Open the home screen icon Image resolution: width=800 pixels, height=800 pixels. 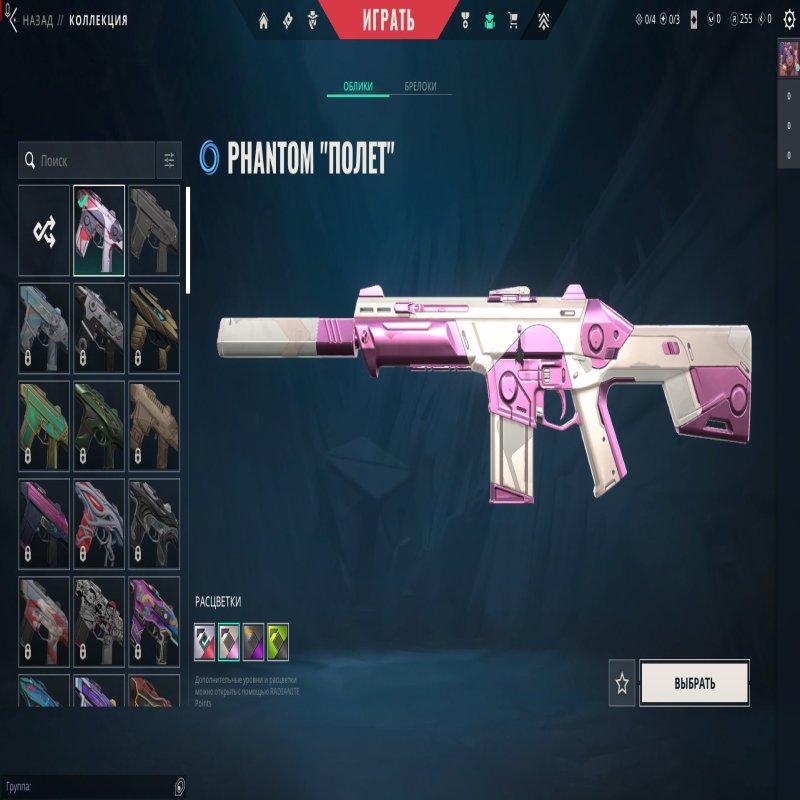264,19
